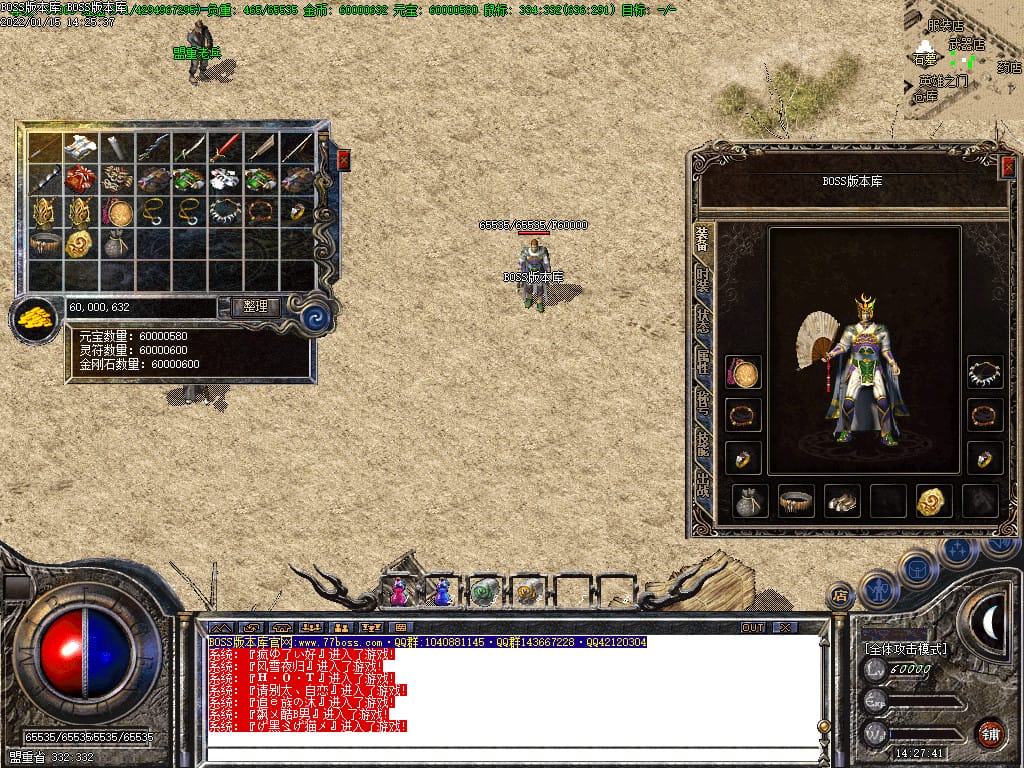Use the red potion in the hotbar
The image size is (1024, 768).
399,592
